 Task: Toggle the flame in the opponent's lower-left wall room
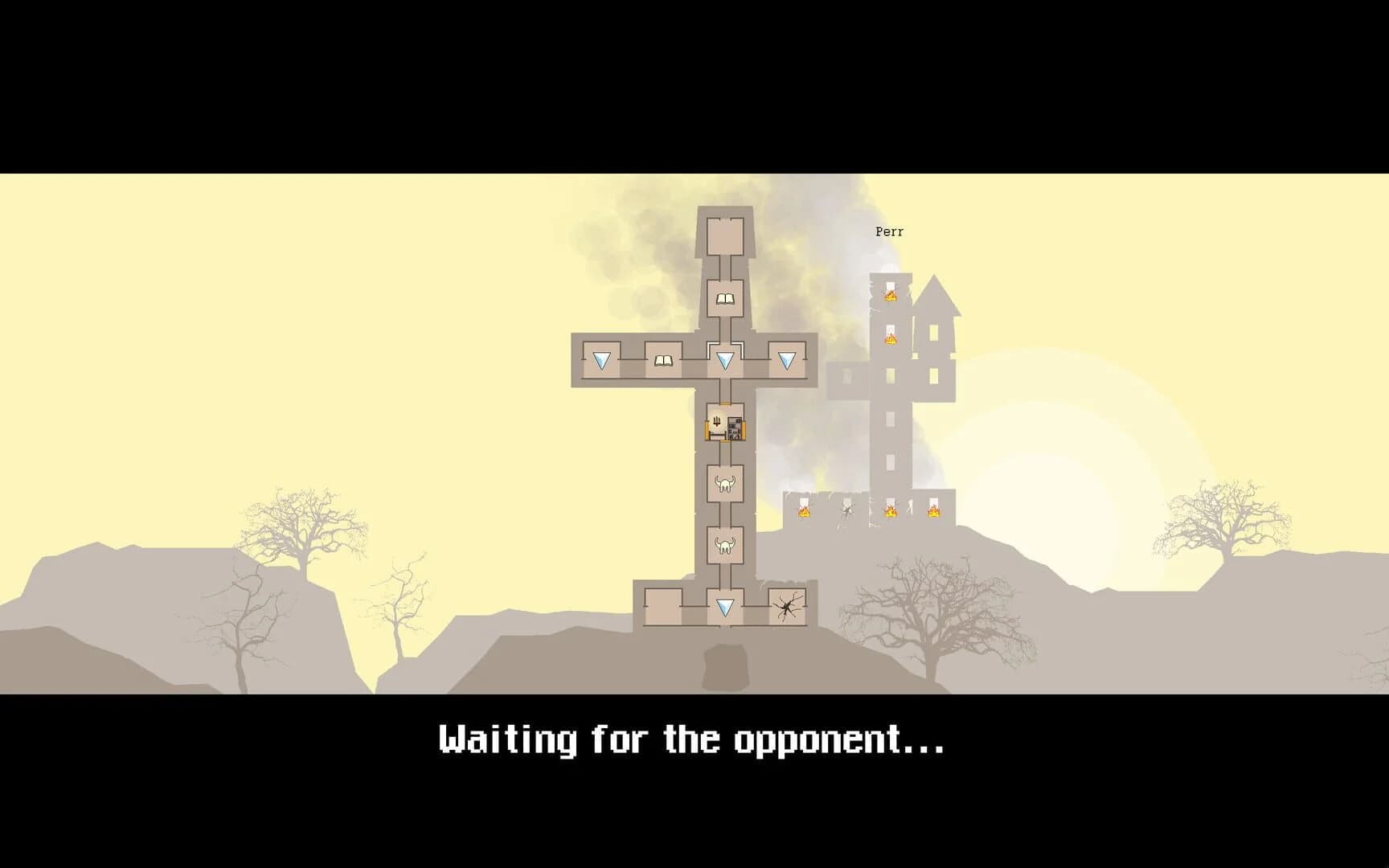tap(805, 513)
